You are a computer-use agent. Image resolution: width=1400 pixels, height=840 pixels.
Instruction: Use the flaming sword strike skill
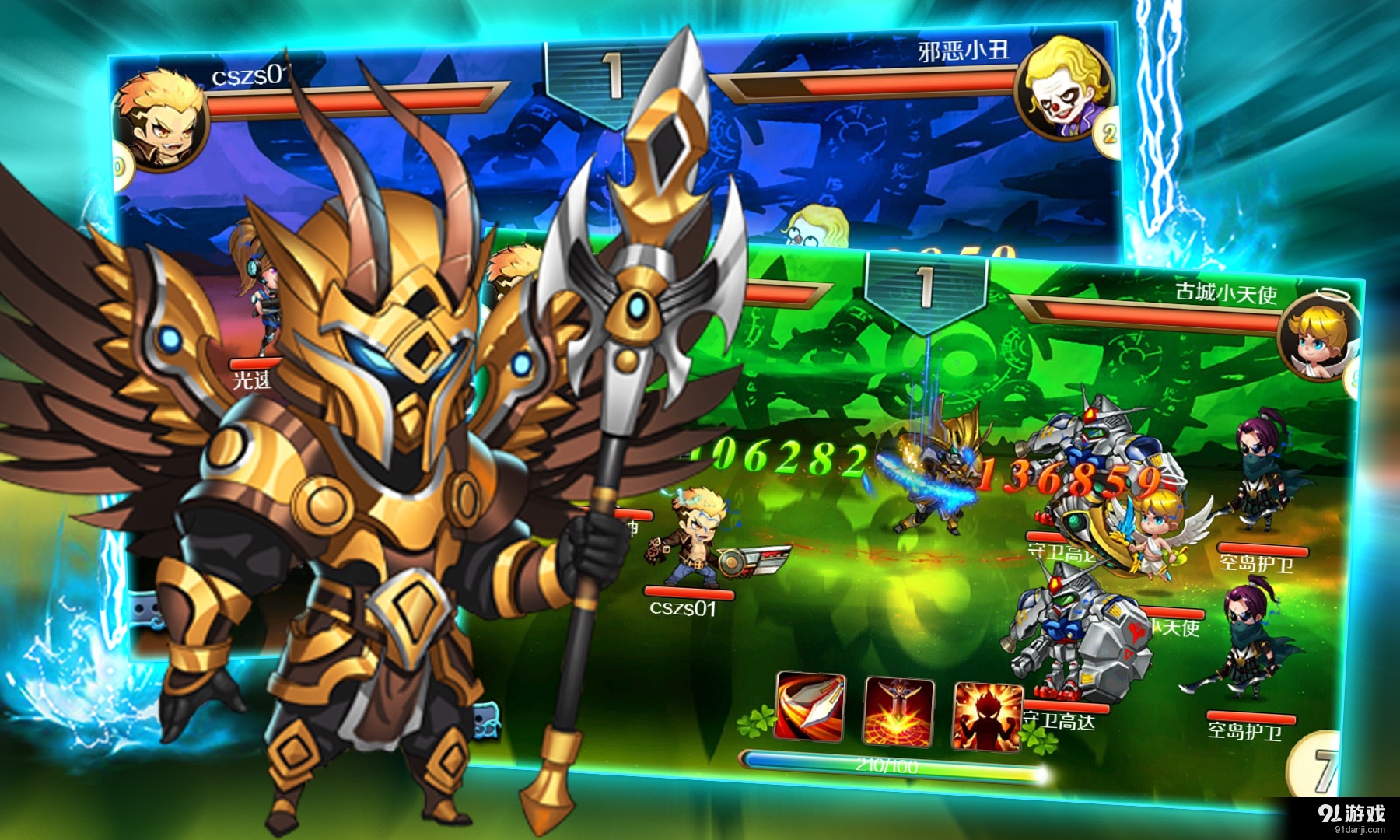(x=899, y=711)
